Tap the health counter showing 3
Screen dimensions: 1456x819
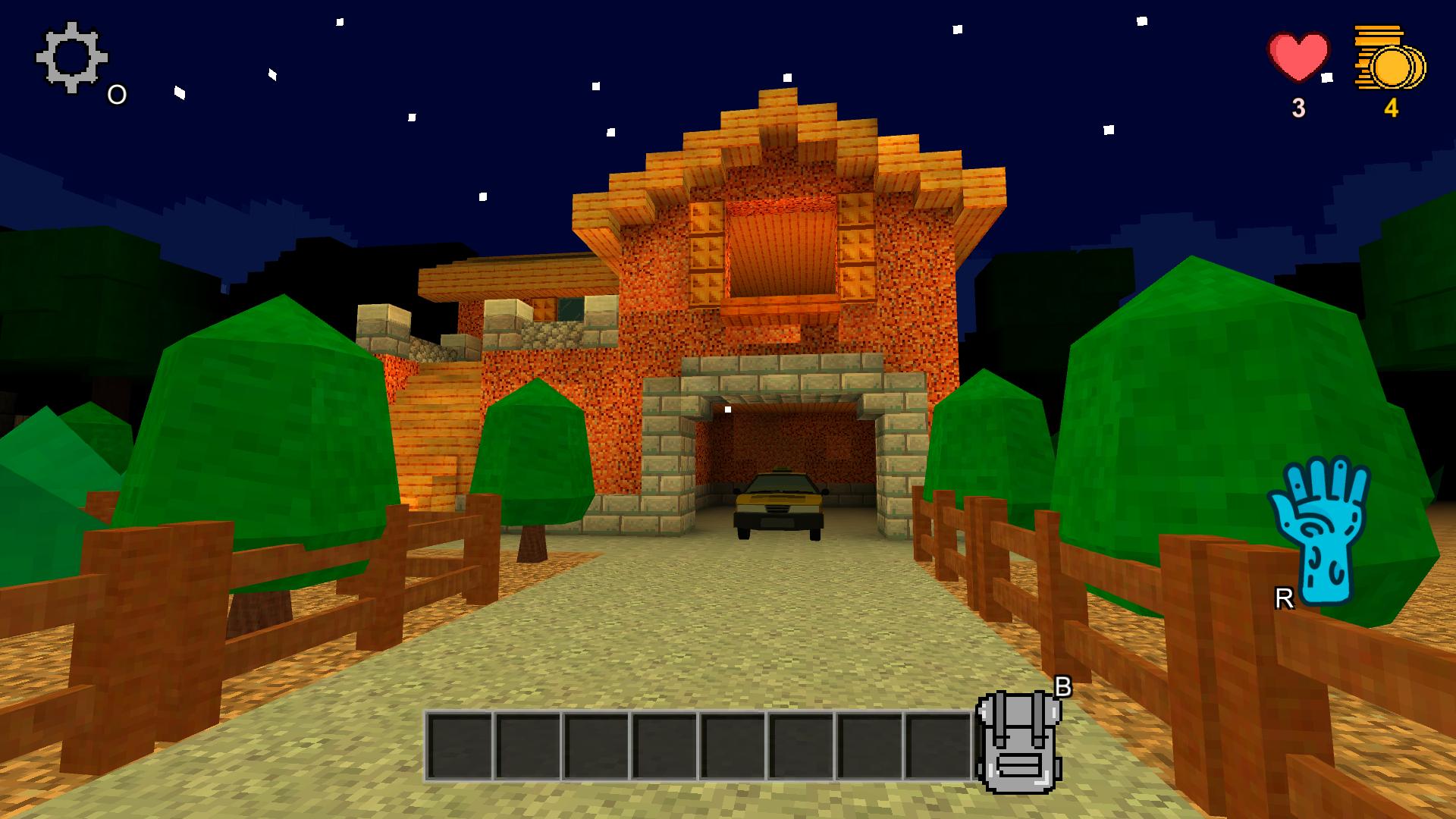point(1297,108)
